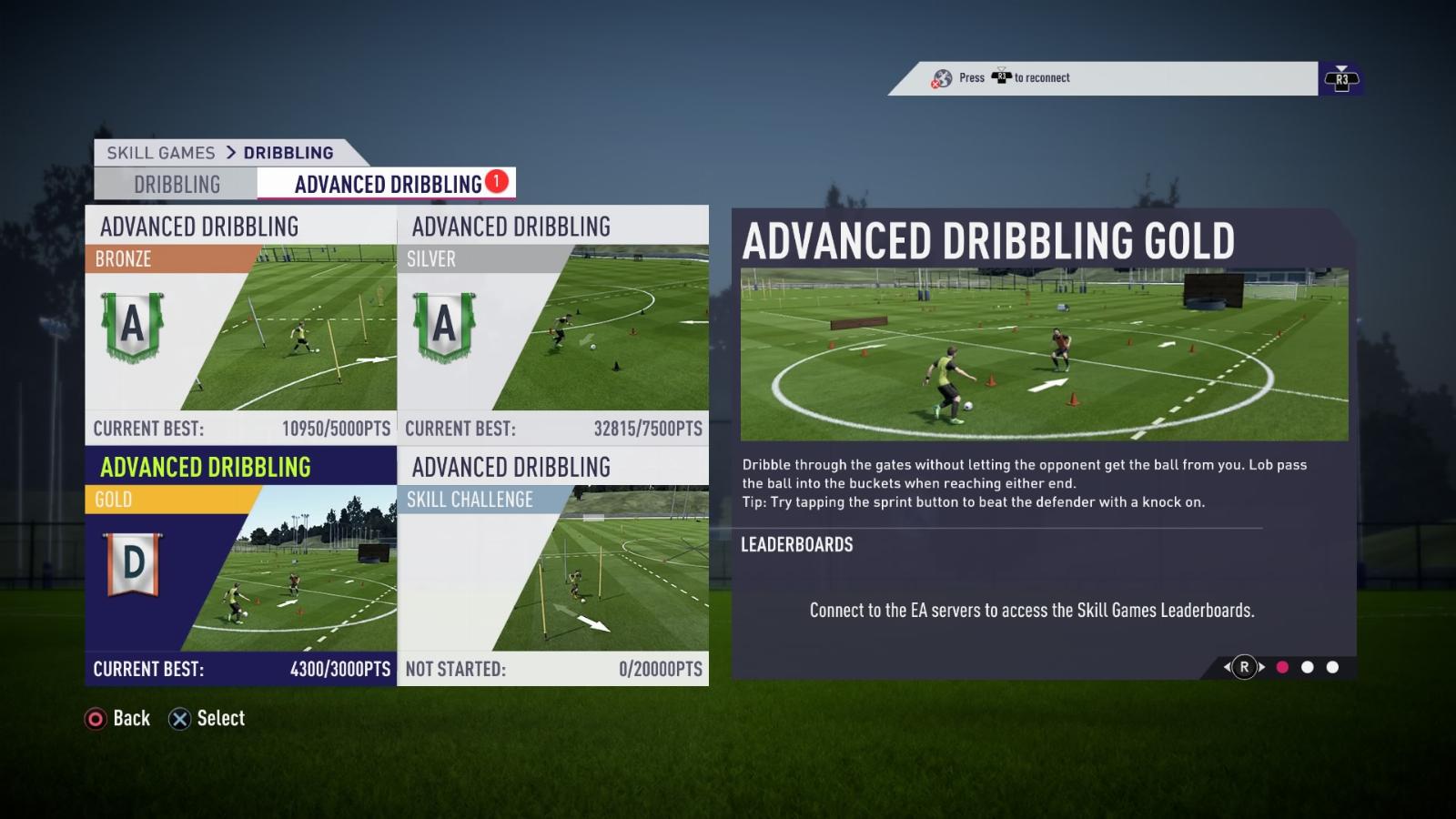Select the Advanced Dribbling tab

(388, 185)
